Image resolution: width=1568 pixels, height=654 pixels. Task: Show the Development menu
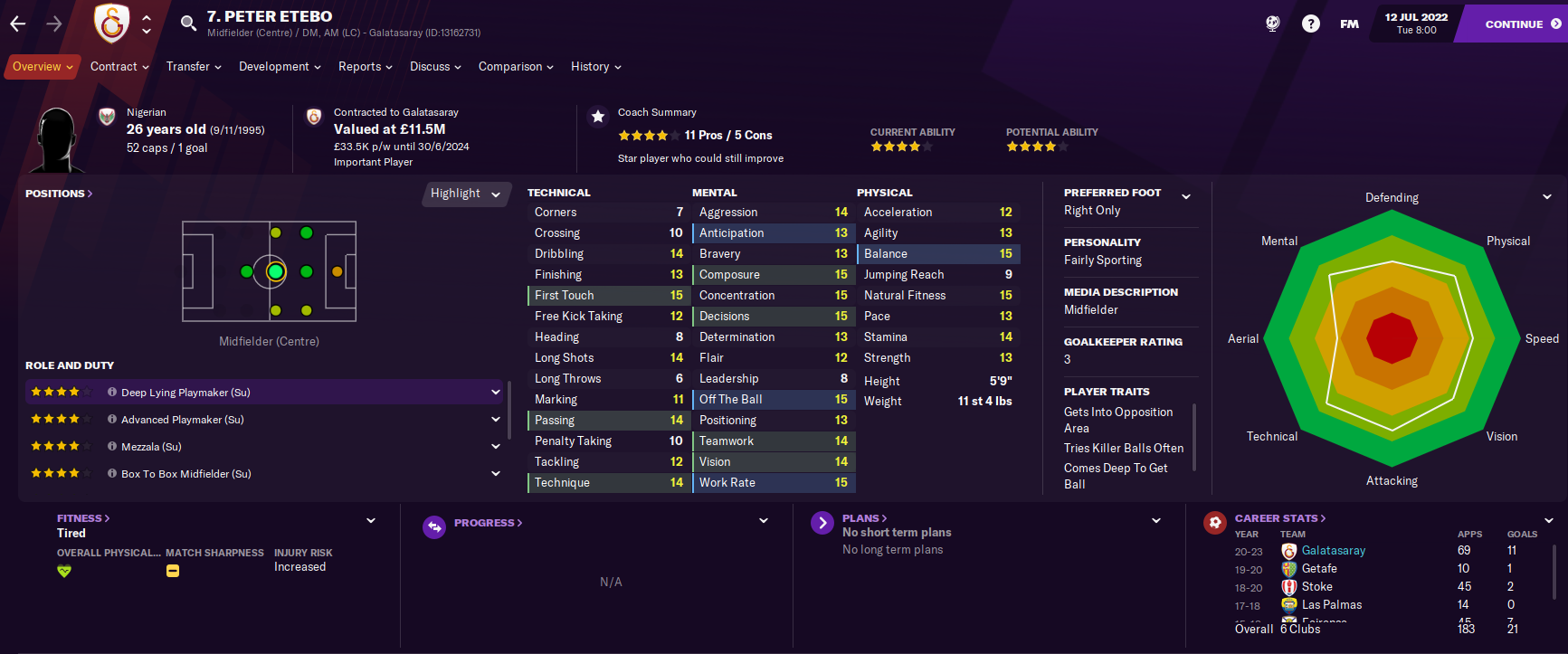click(x=280, y=67)
